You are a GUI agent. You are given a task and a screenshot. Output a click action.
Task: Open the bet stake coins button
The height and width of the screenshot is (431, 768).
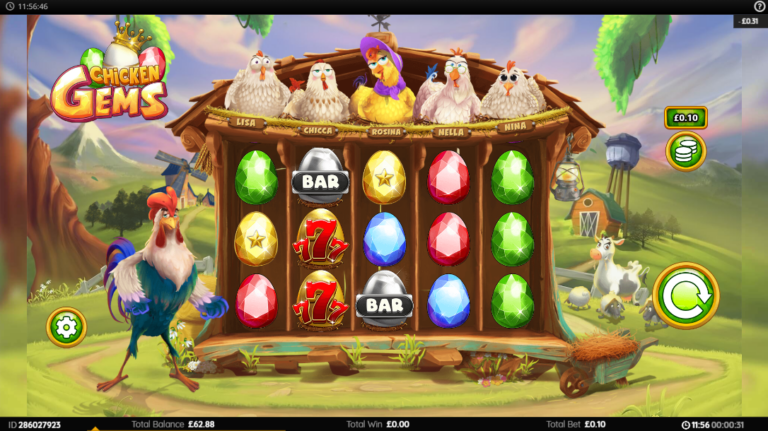coord(686,151)
